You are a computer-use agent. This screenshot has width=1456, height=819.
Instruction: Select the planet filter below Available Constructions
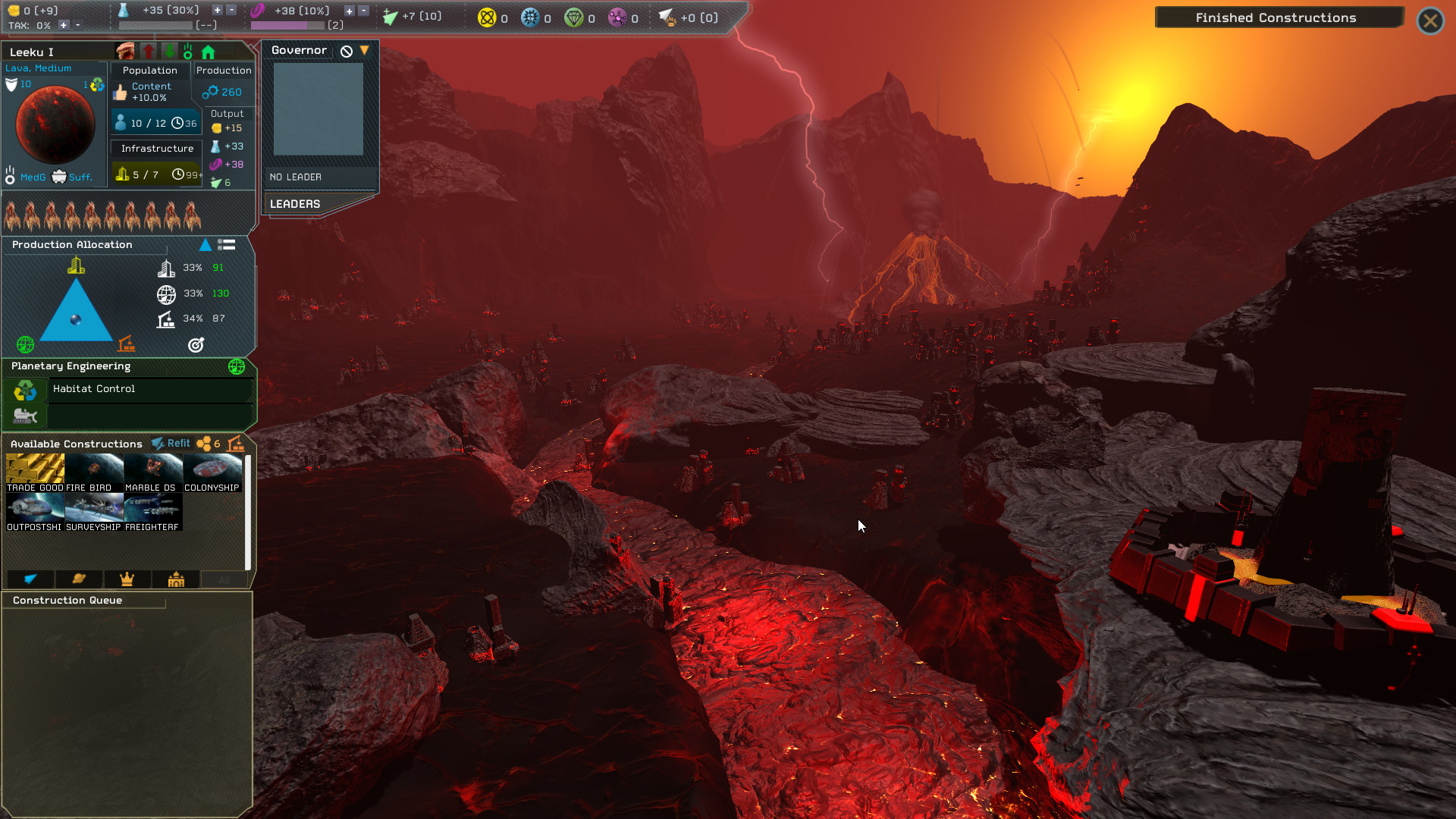[x=78, y=579]
